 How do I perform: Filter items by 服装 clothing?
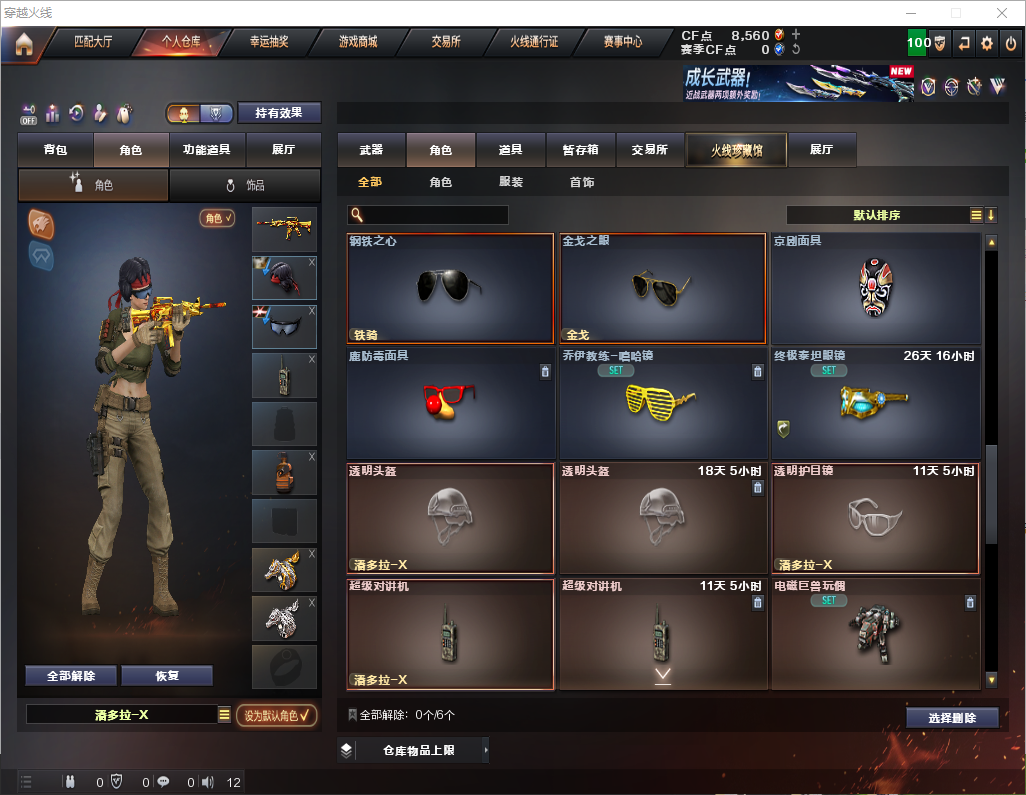(511, 182)
